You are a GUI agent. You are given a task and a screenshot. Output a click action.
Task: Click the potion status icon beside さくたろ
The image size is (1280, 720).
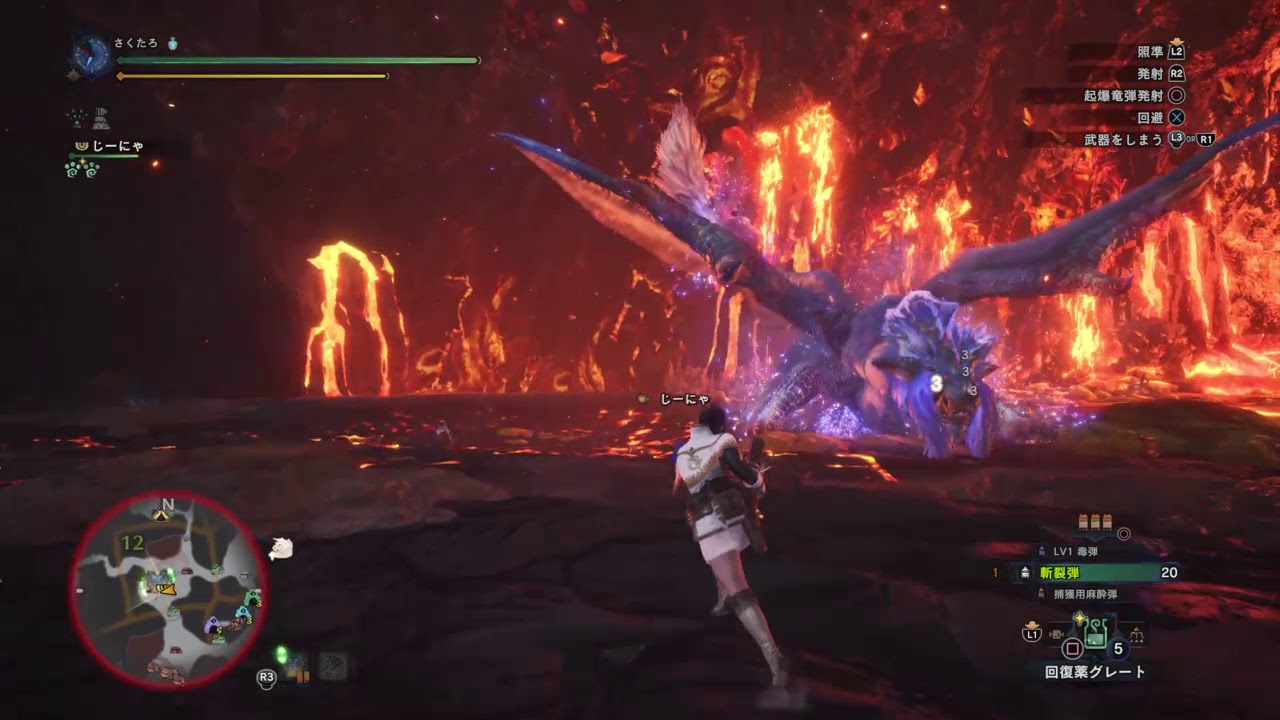pyautogui.click(x=173, y=44)
